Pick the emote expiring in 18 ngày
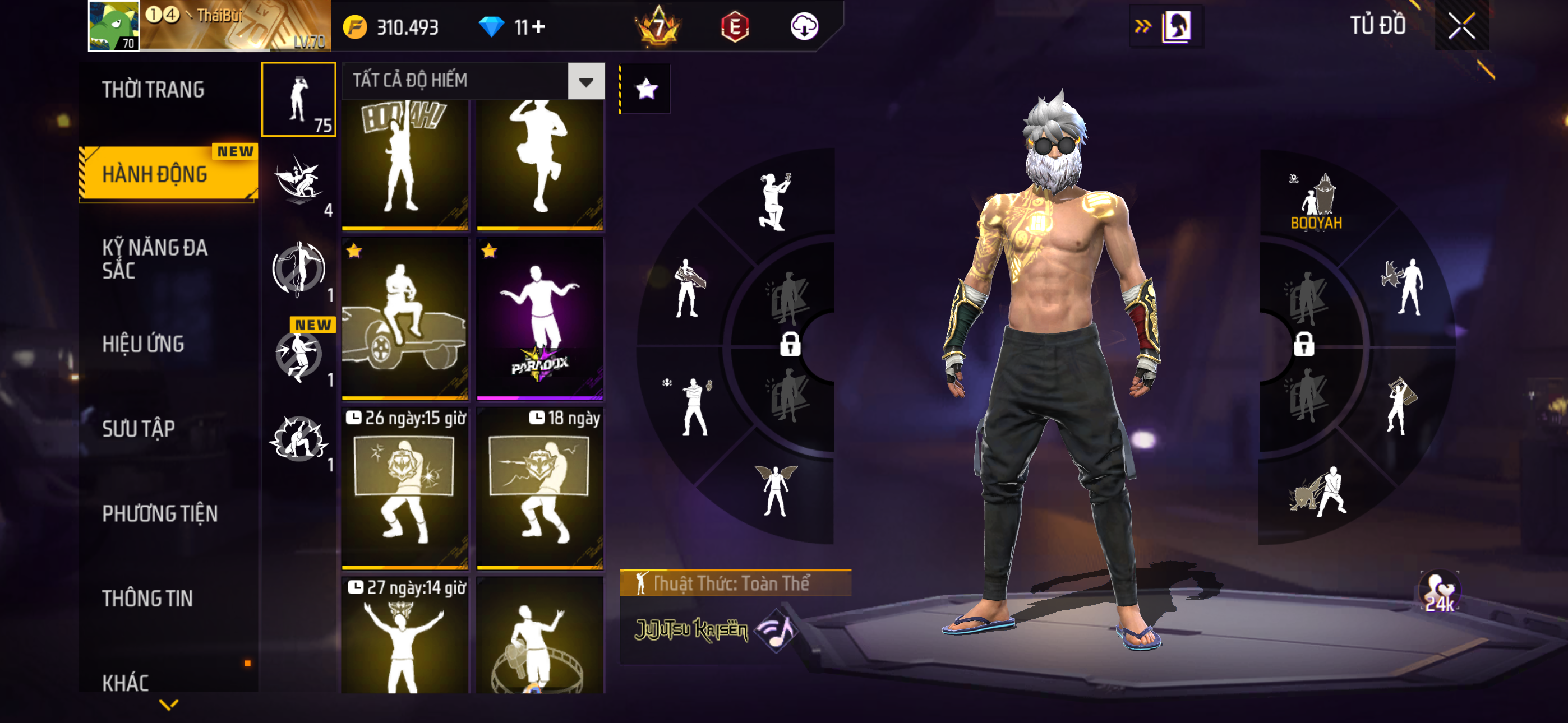Viewport: 1568px width, 723px height. (x=540, y=488)
